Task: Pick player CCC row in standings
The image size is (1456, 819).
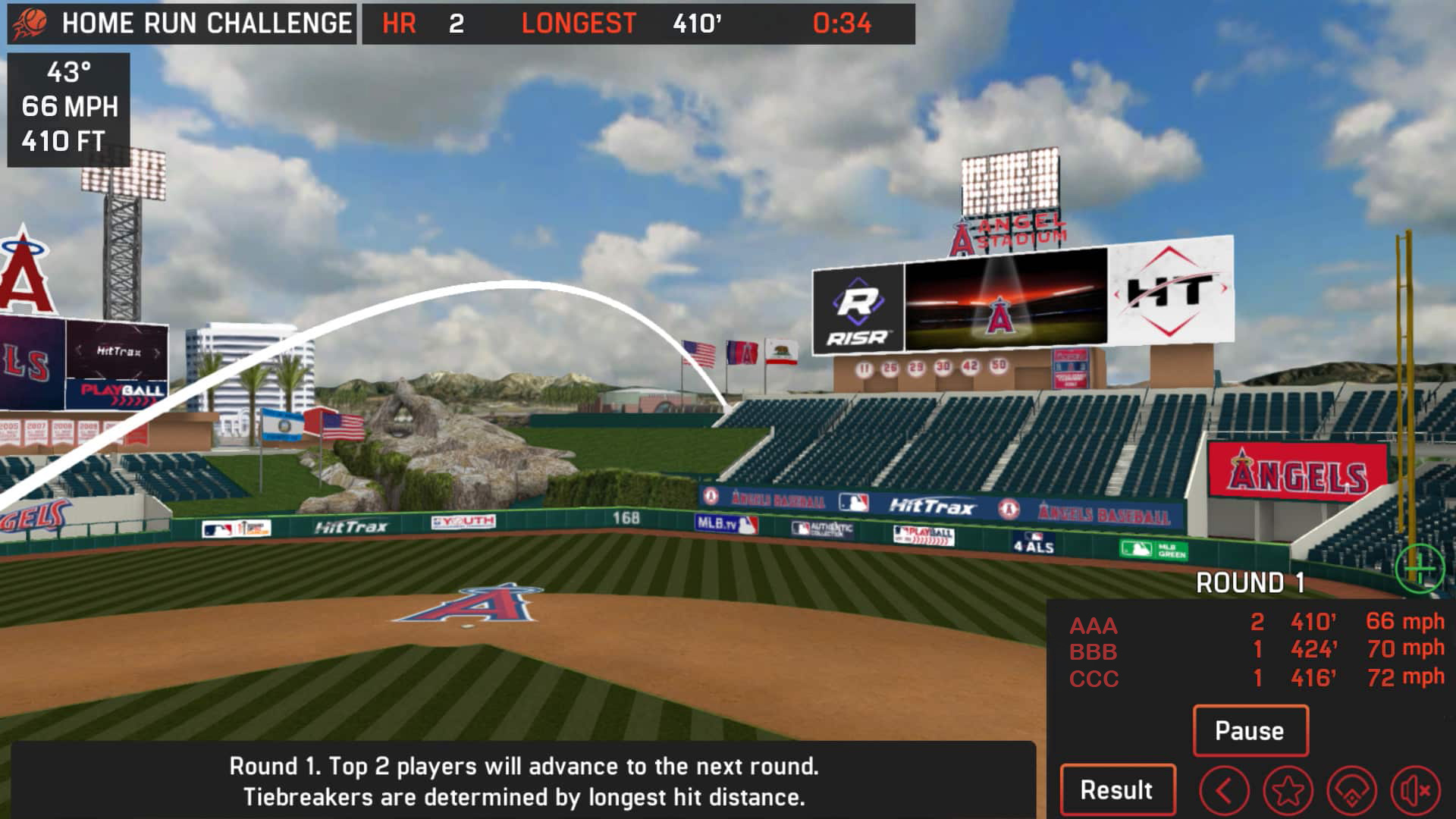Action: click(x=1094, y=678)
